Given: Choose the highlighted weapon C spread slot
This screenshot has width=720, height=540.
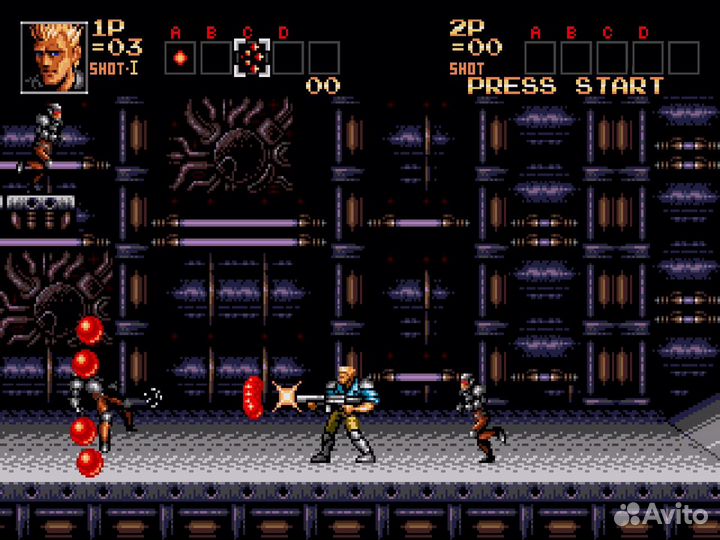Looking at the screenshot, I should pos(252,58).
